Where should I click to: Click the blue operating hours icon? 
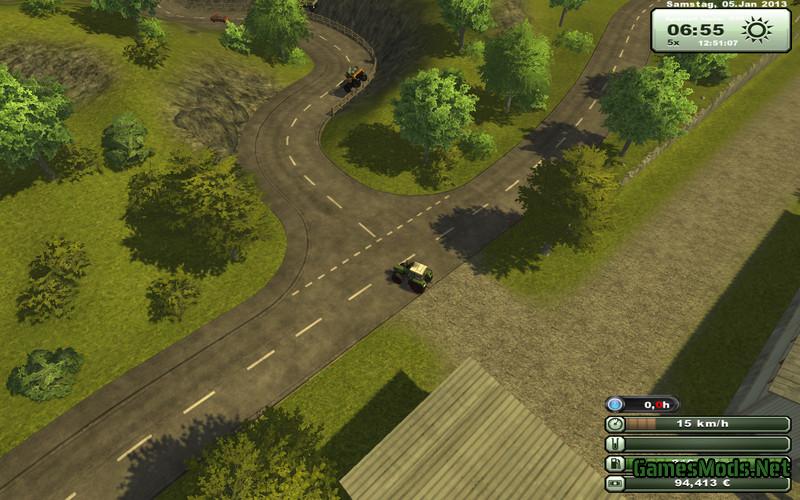(616, 405)
